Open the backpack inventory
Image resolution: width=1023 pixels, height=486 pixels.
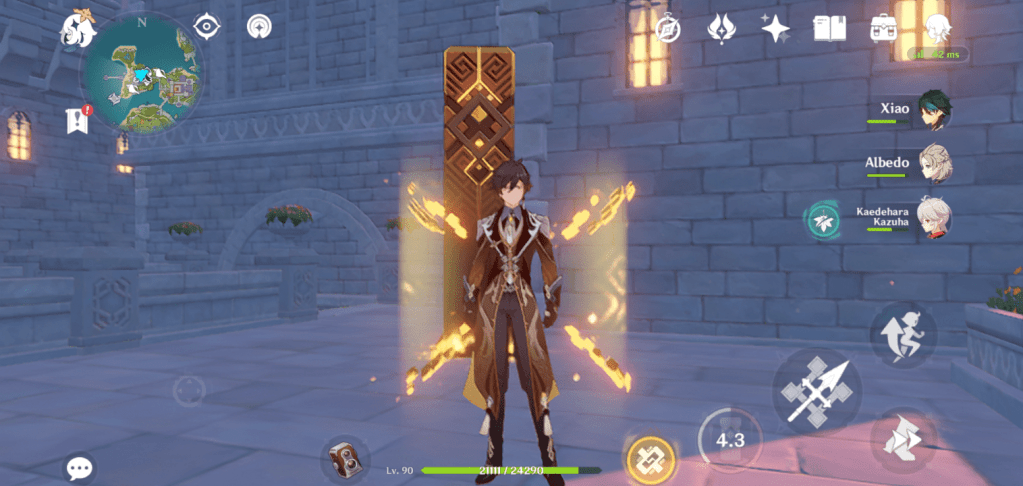pos(883,28)
